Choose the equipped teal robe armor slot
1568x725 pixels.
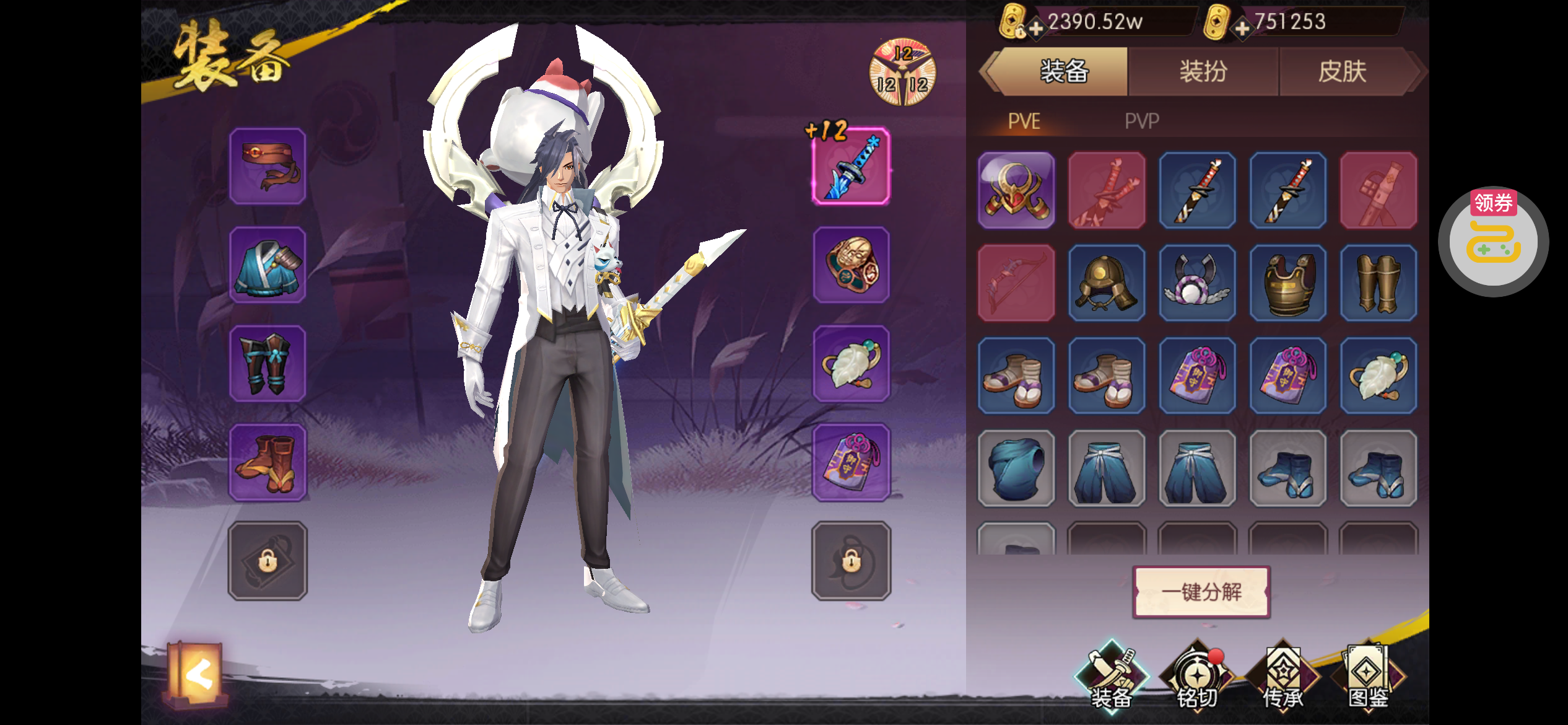(x=268, y=265)
